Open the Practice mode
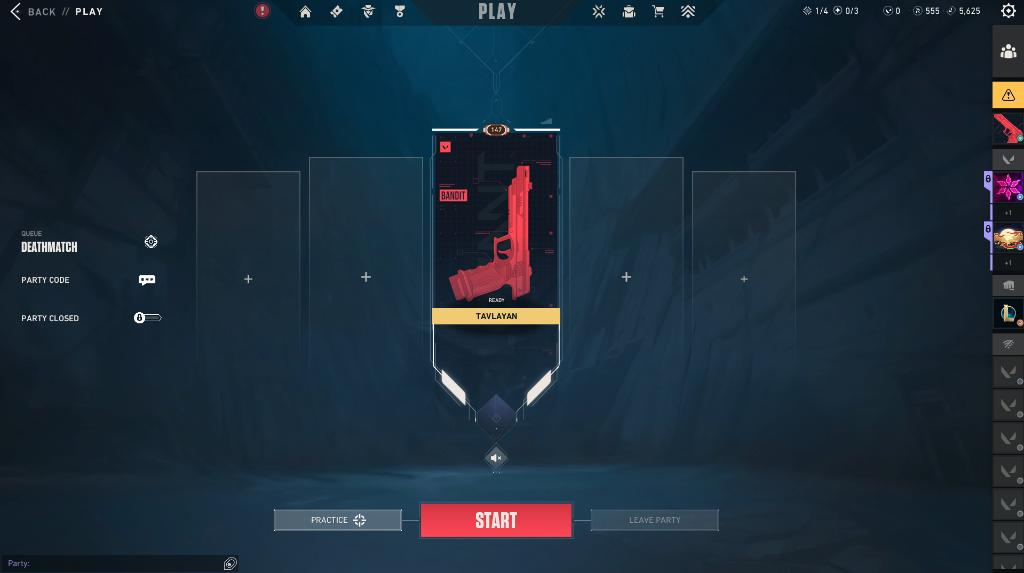 tap(338, 520)
